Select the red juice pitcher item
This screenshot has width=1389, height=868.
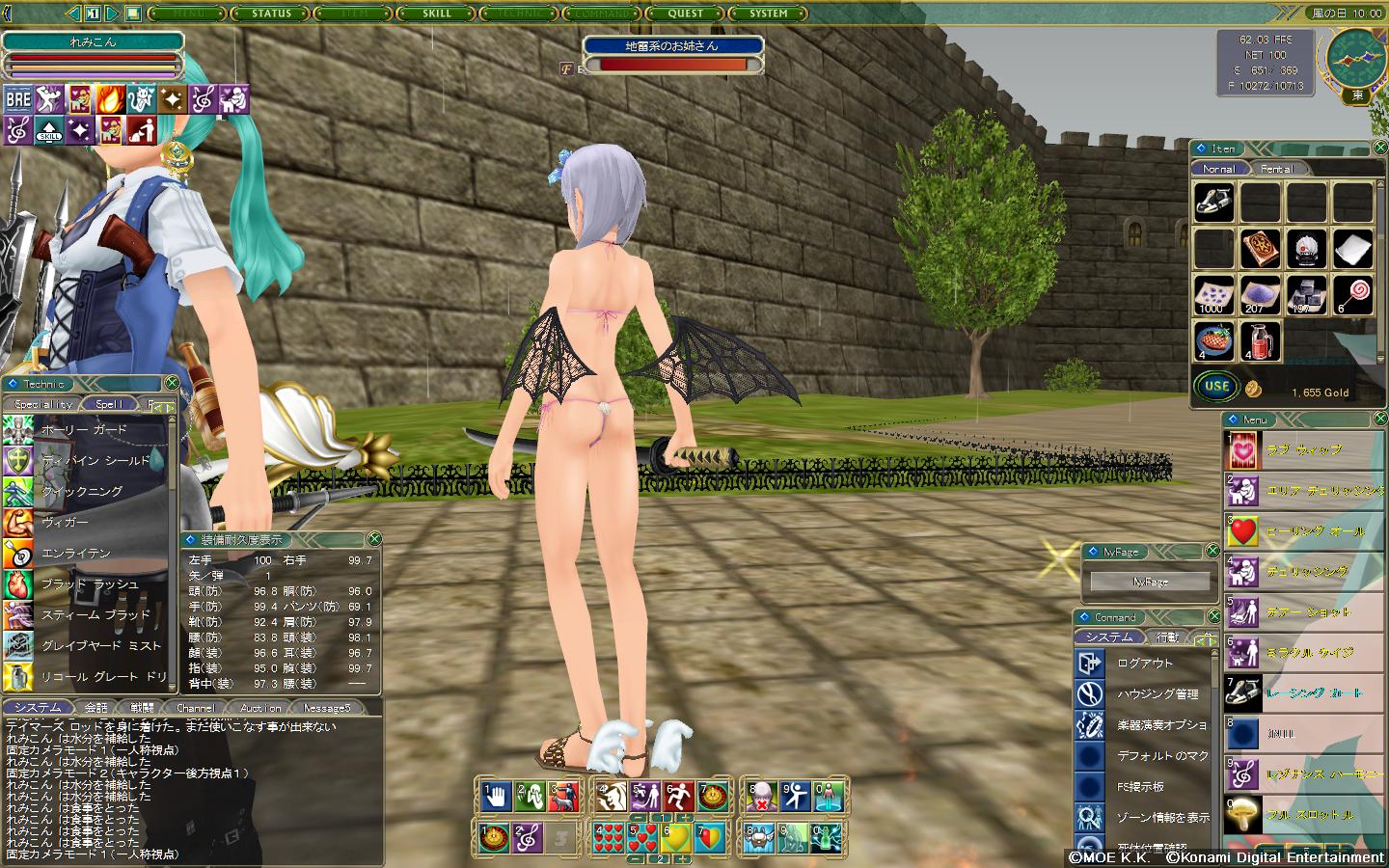(1260, 340)
